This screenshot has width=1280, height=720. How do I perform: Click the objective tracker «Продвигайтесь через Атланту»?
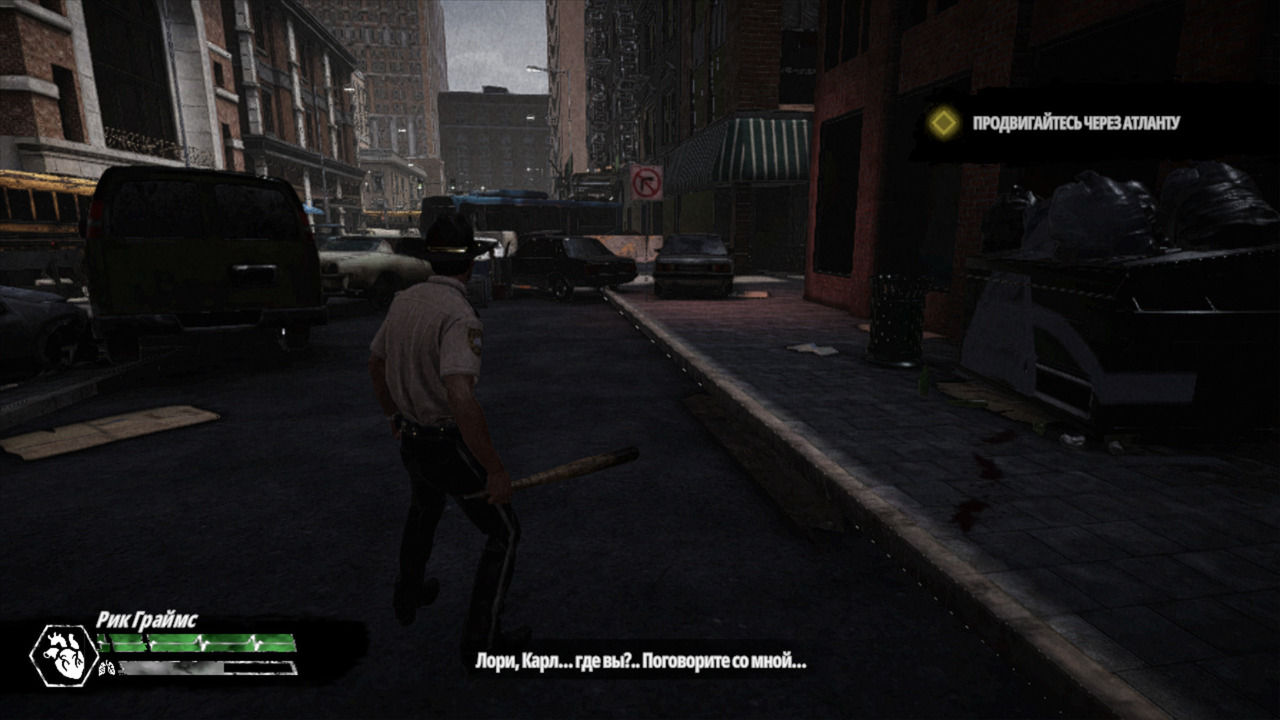coord(1076,123)
